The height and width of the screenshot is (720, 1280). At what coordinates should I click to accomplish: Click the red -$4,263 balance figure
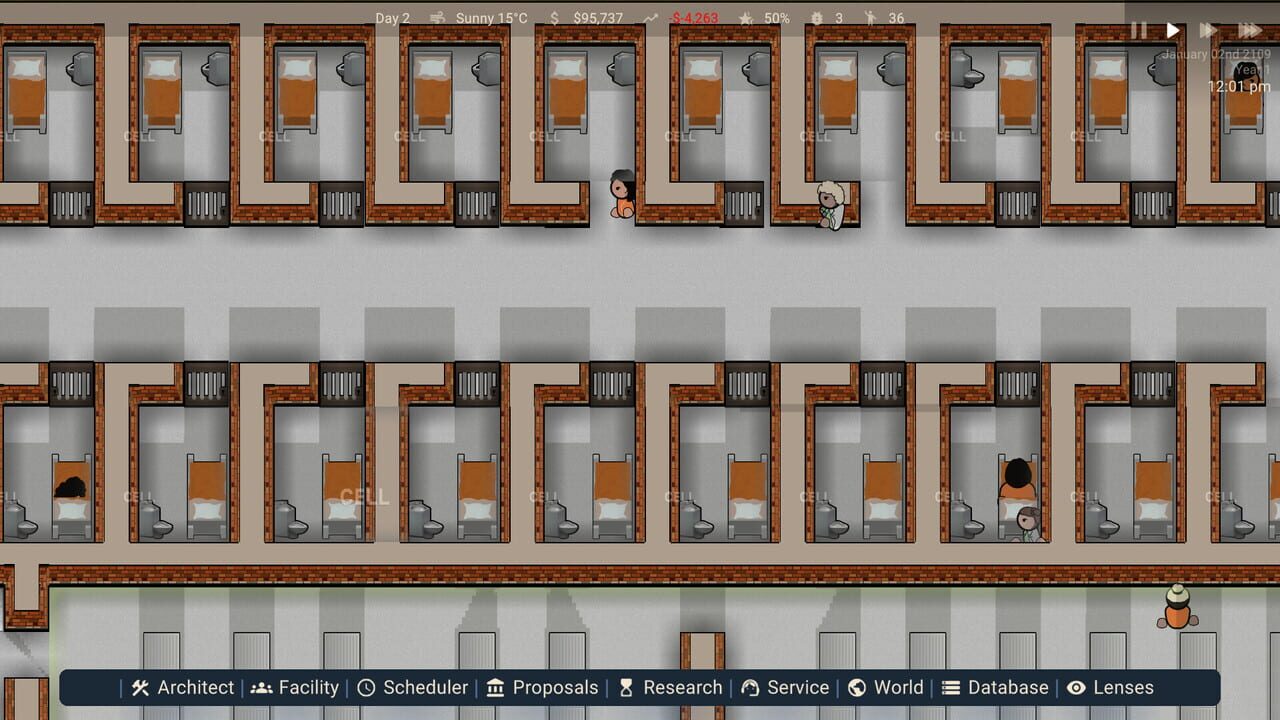pos(695,17)
